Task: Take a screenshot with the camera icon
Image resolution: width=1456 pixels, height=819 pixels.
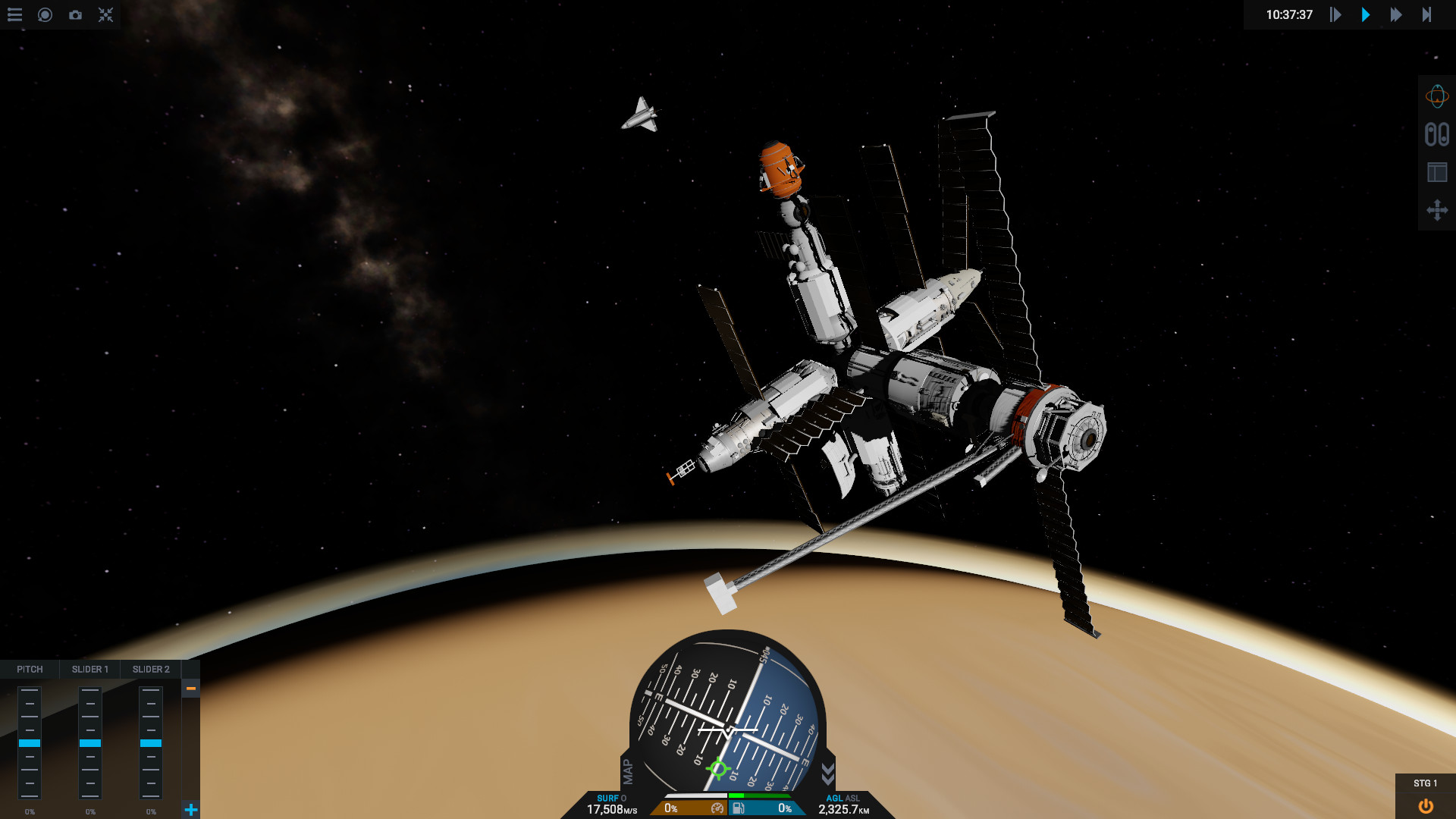Action: (75, 15)
